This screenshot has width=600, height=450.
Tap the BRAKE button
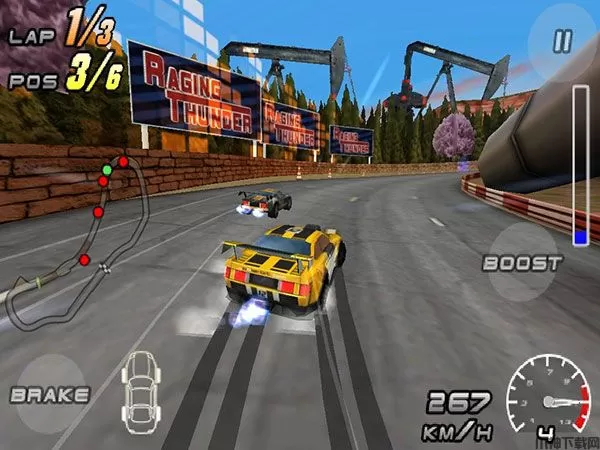(49, 394)
